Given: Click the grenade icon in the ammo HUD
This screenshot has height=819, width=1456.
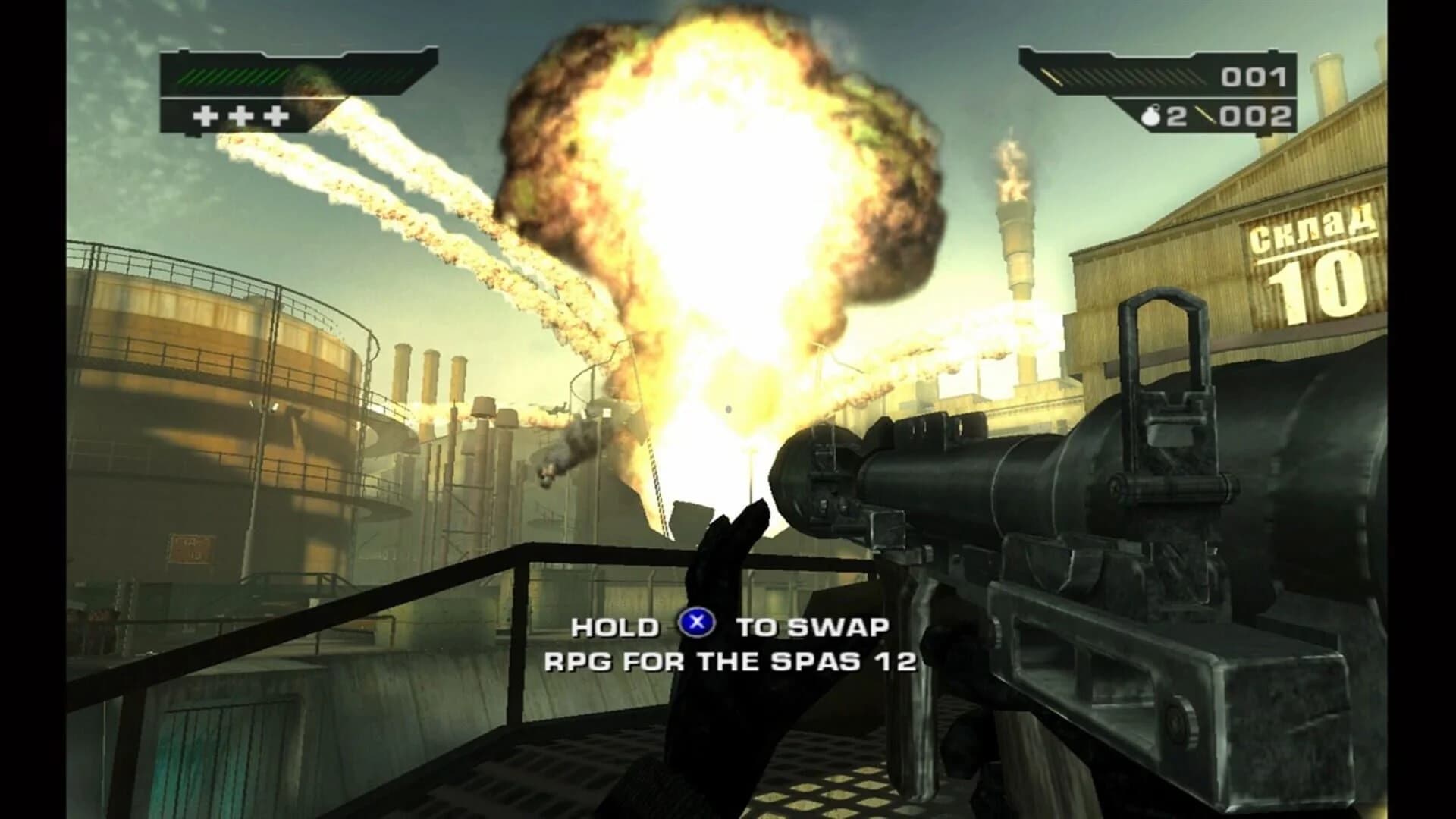Looking at the screenshot, I should point(1152,115).
